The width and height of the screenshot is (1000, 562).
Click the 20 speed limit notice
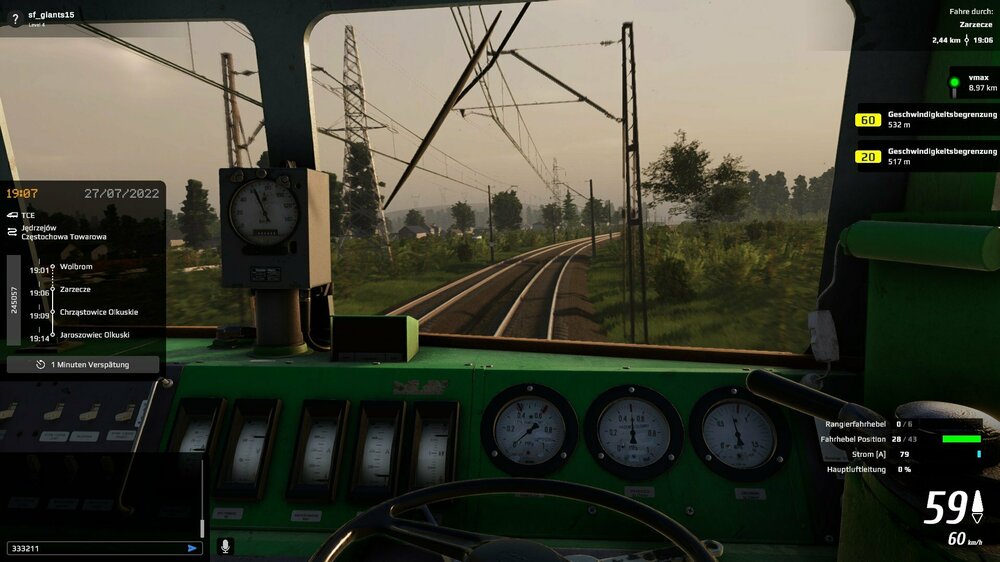(x=926, y=156)
